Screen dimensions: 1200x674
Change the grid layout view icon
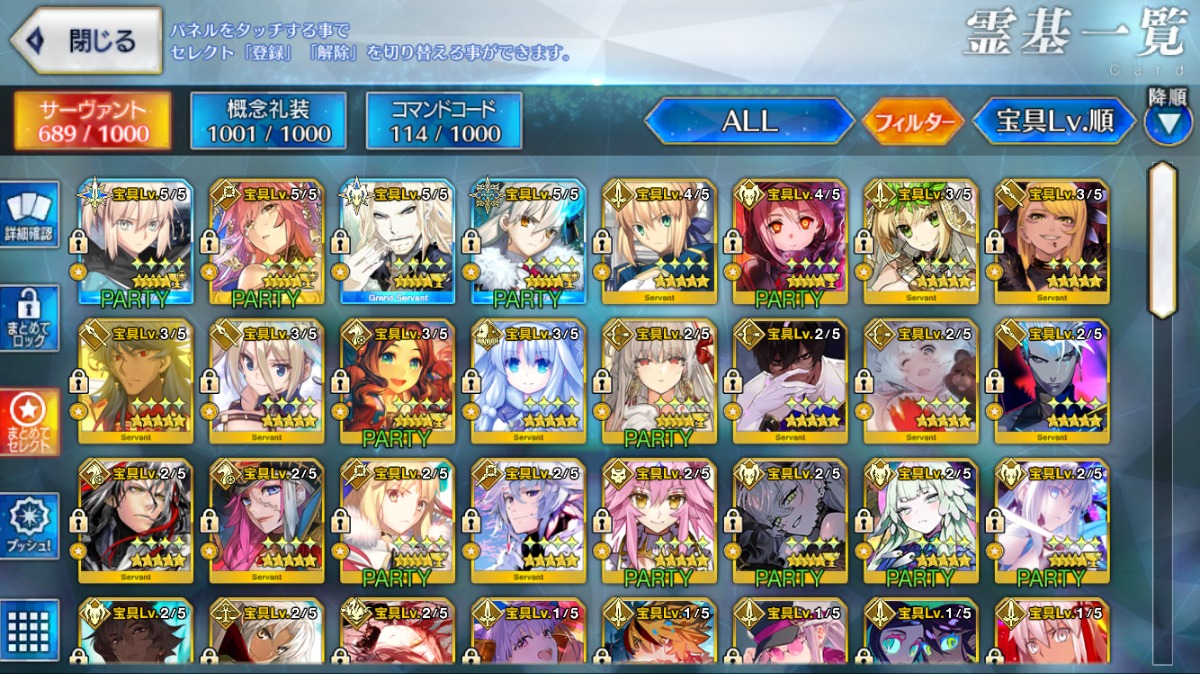click(29, 630)
